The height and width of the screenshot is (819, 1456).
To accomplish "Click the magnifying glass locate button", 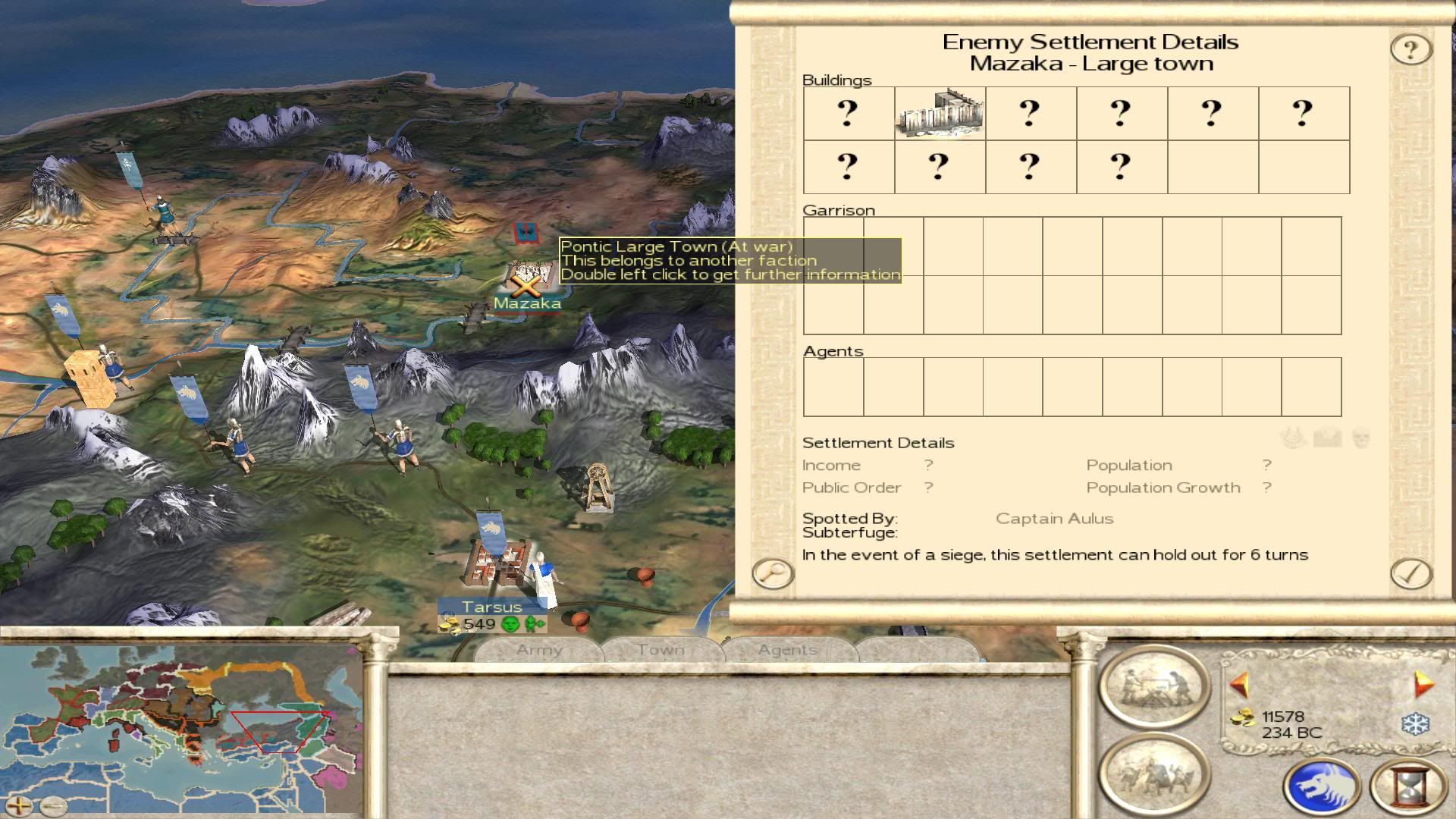I will tap(772, 573).
